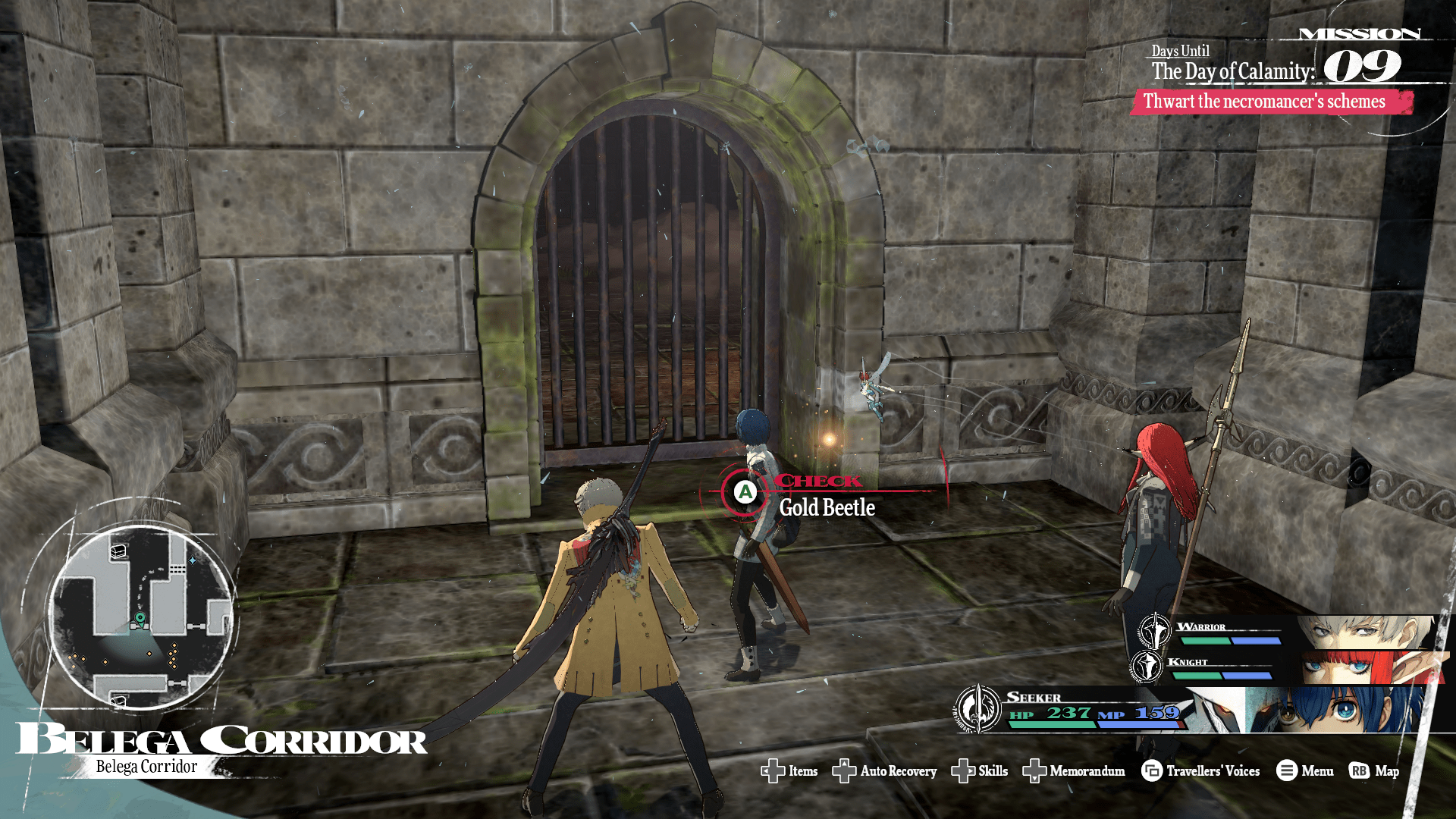The width and height of the screenshot is (1456, 819).
Task: Open the full Map
Action: coord(1374,771)
